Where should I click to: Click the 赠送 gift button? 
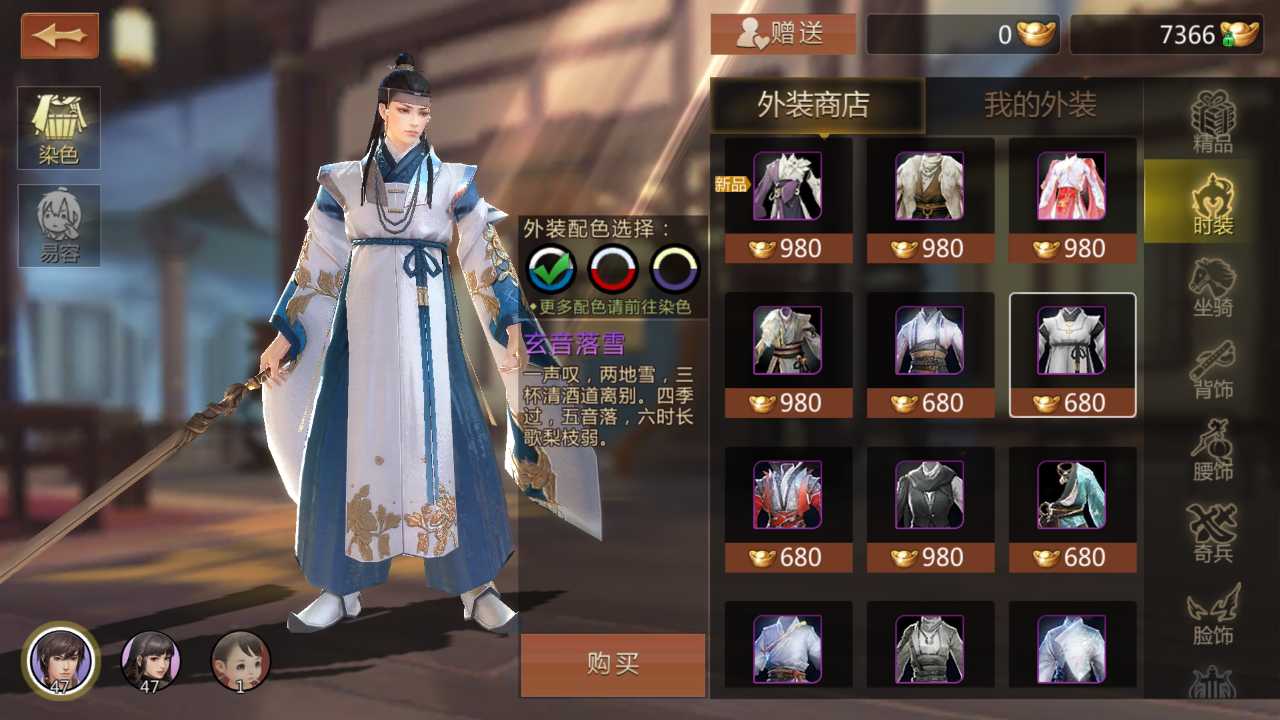[x=783, y=34]
